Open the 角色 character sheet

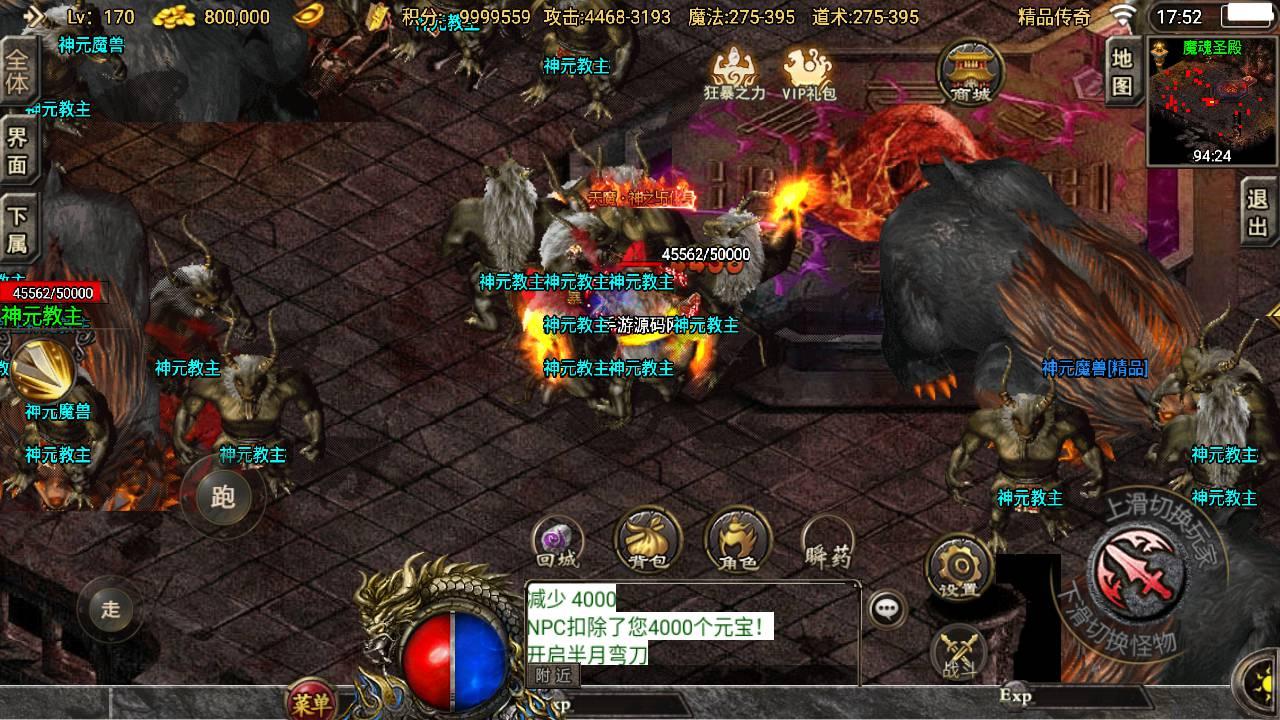click(737, 541)
